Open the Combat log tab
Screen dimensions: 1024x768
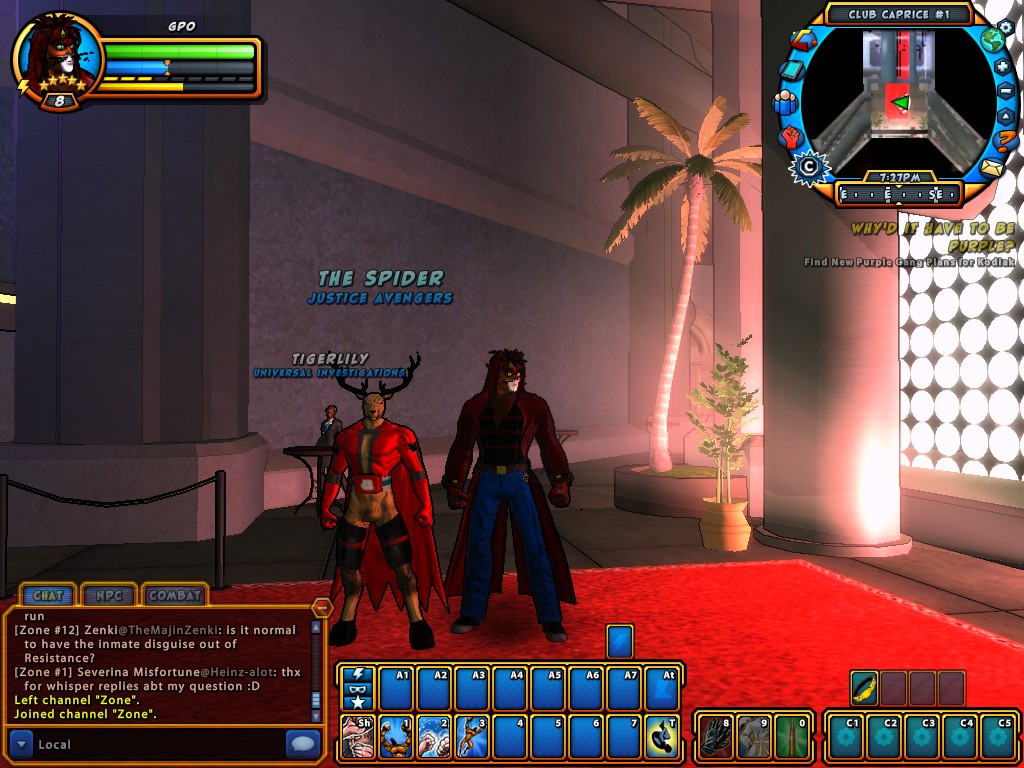click(x=175, y=595)
